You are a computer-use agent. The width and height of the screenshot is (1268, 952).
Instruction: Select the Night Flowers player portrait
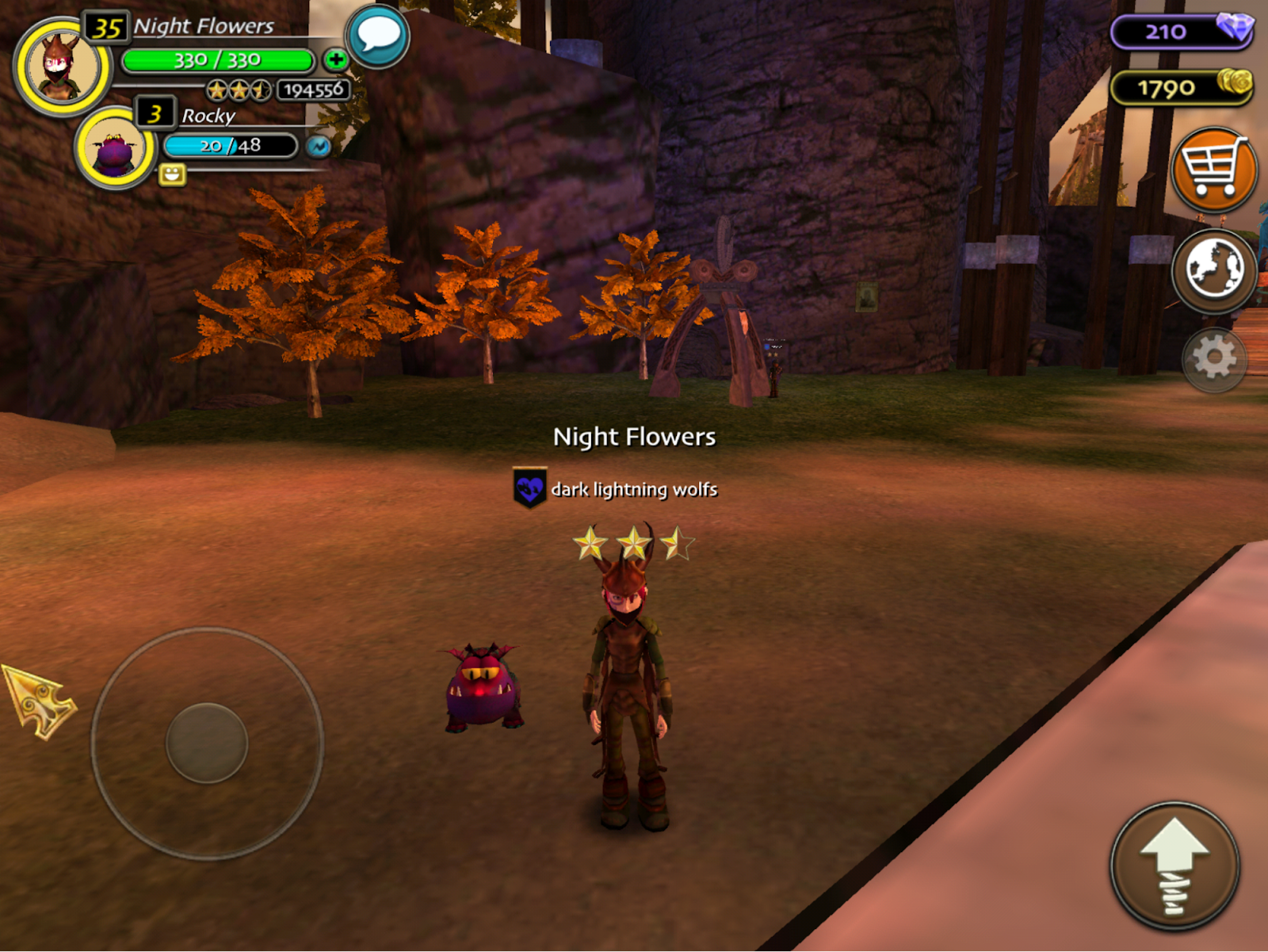click(62, 68)
